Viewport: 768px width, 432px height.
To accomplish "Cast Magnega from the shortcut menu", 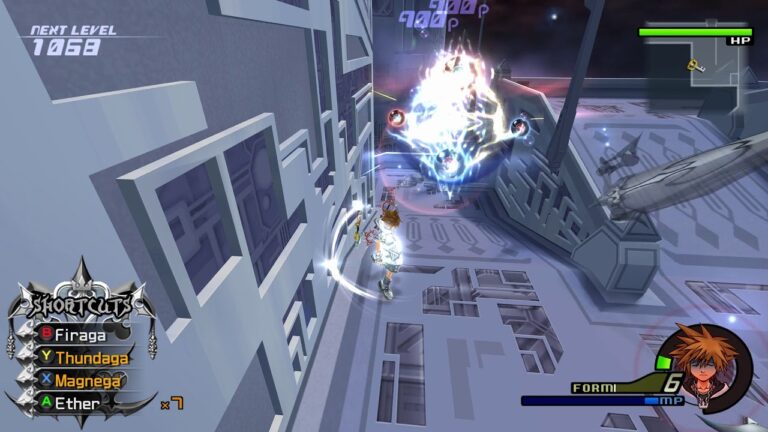I will [87, 380].
